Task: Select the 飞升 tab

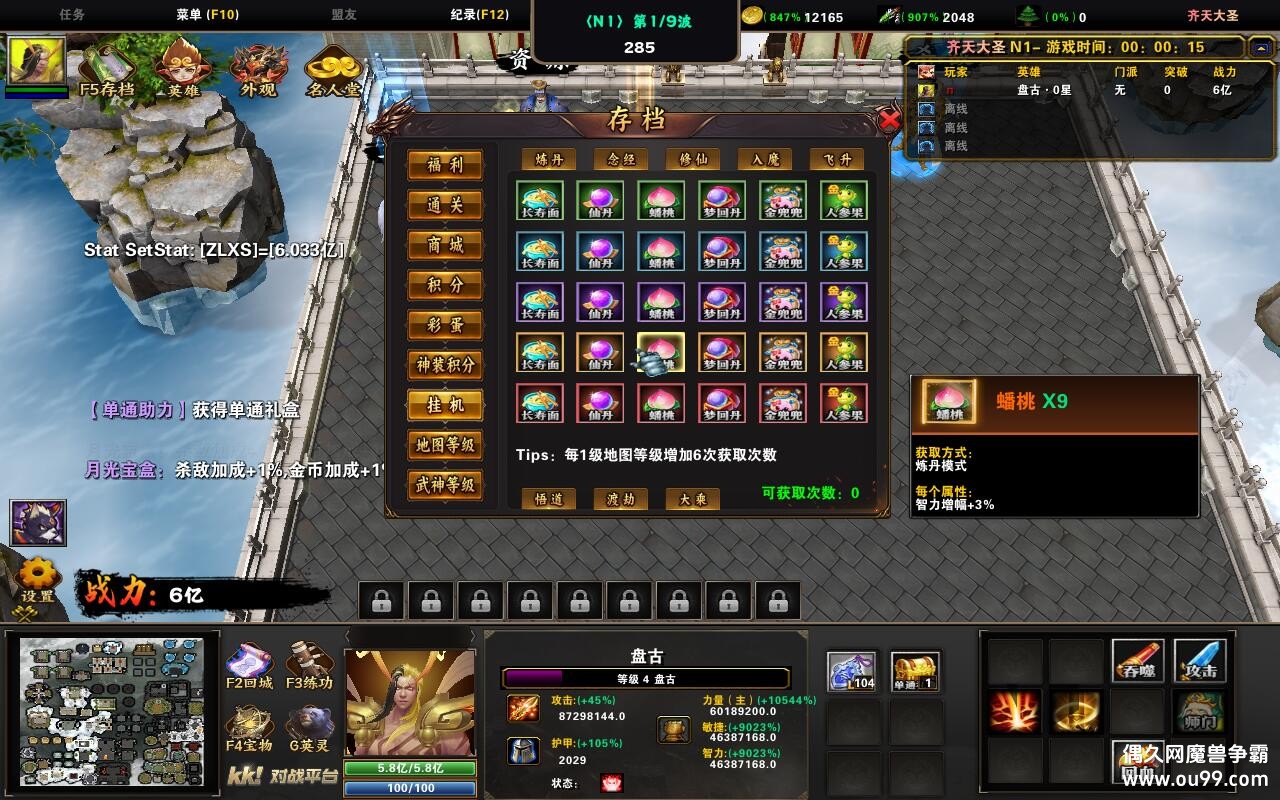Action: click(837, 159)
